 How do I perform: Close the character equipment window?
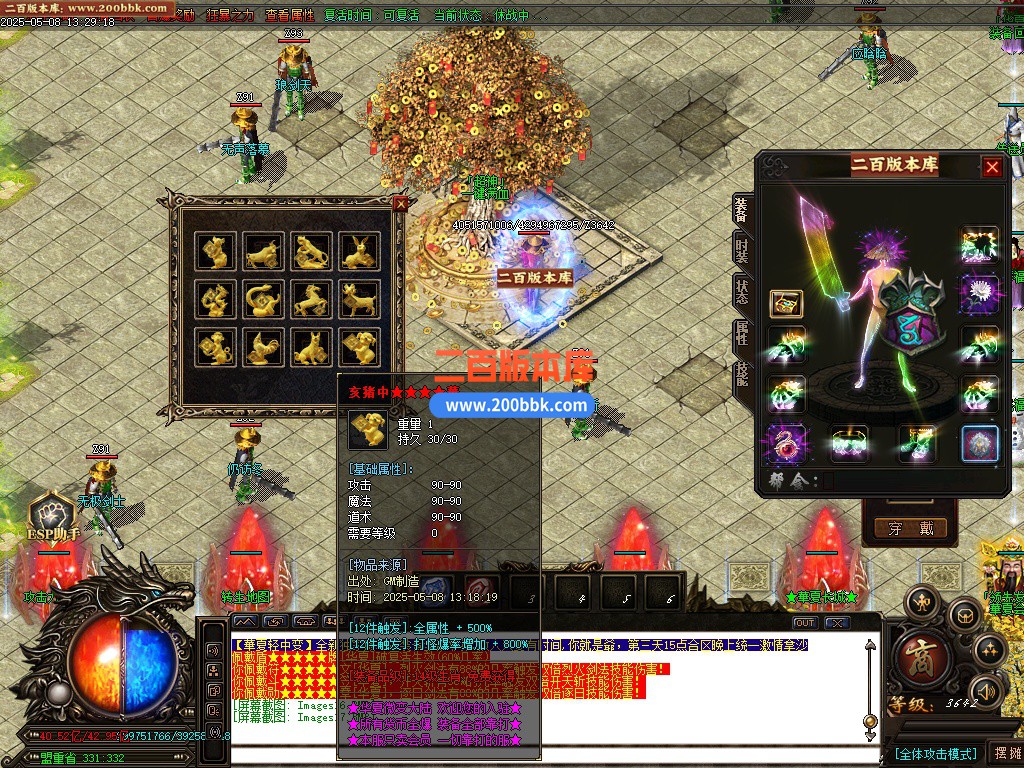click(992, 167)
